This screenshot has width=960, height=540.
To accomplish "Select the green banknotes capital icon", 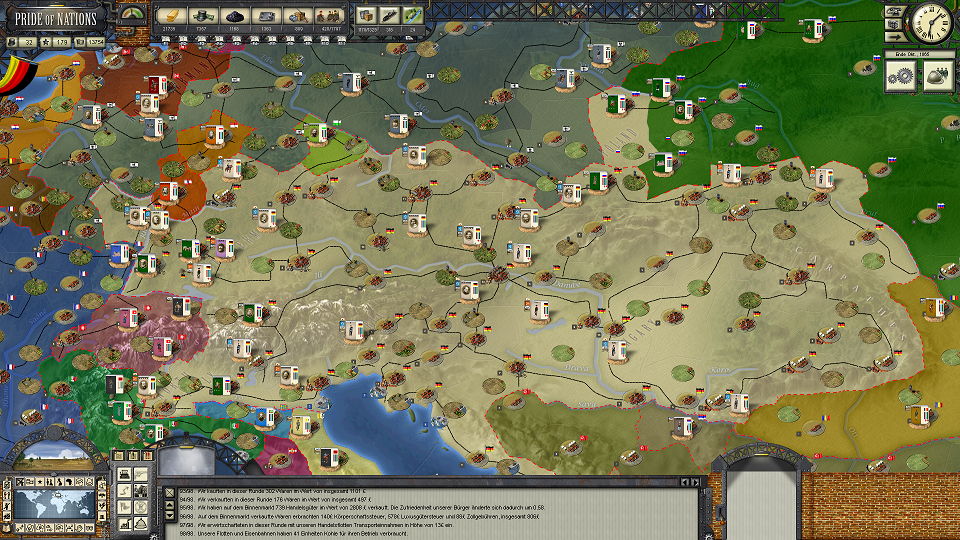I will pos(203,16).
